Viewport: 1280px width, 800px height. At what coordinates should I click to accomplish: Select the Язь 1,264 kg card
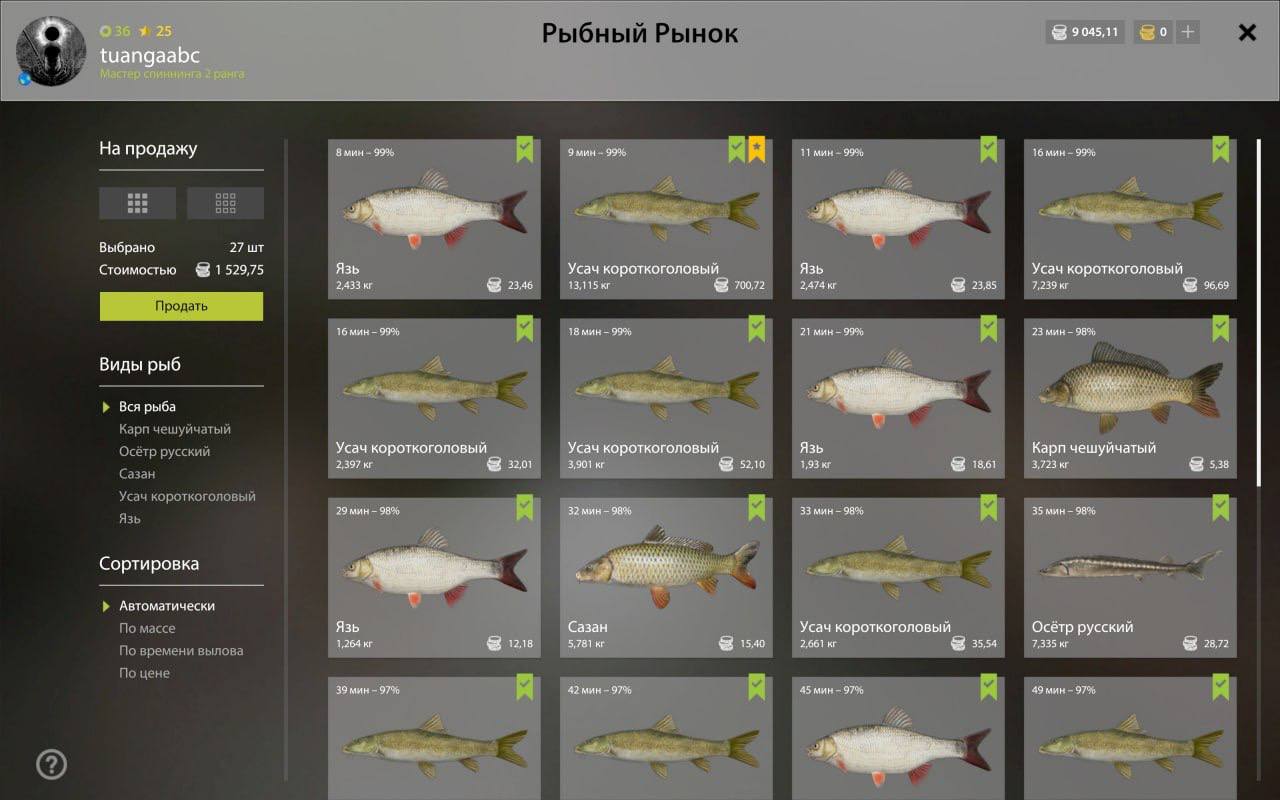tap(434, 577)
